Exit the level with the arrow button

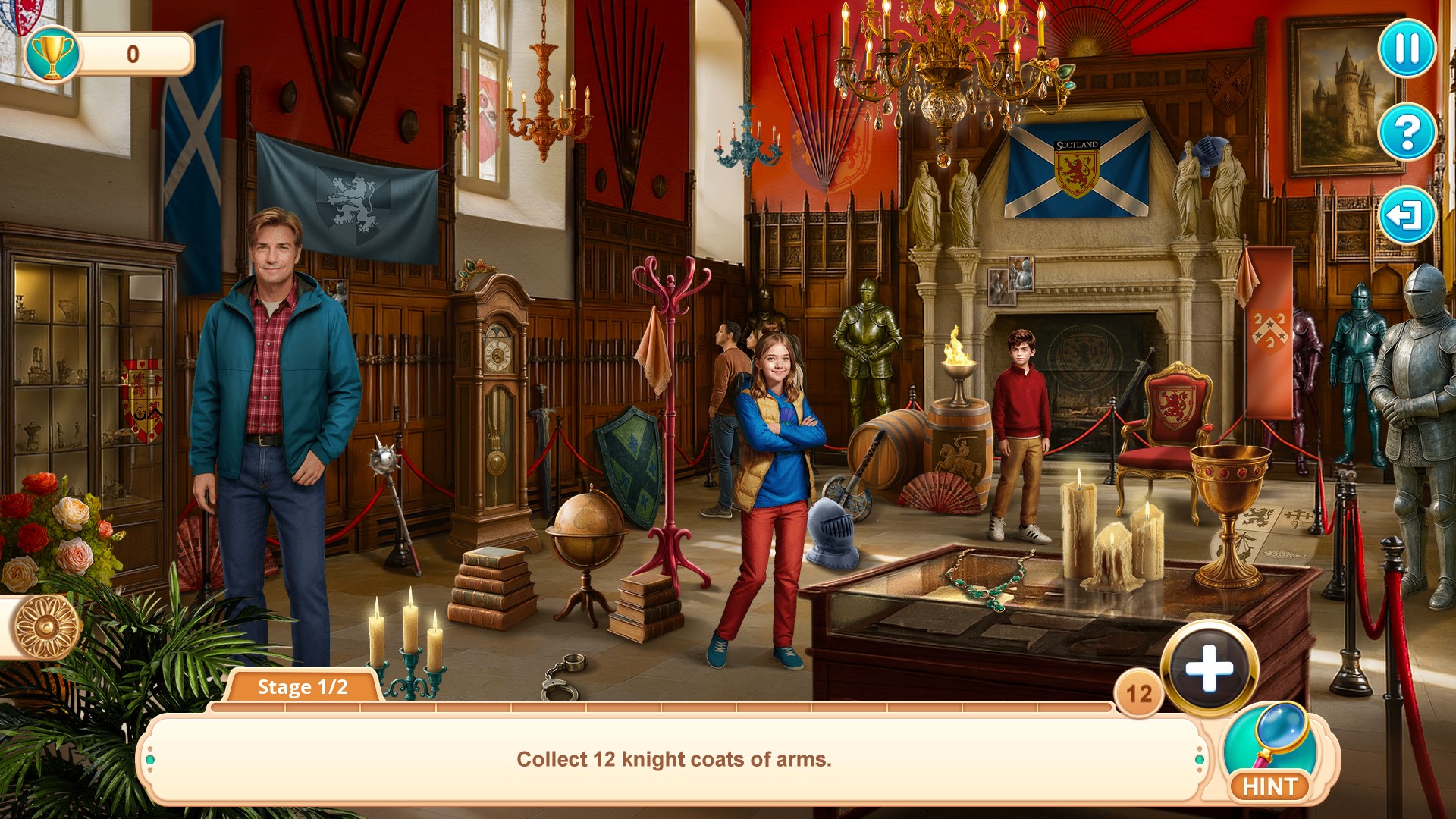coord(1407,215)
